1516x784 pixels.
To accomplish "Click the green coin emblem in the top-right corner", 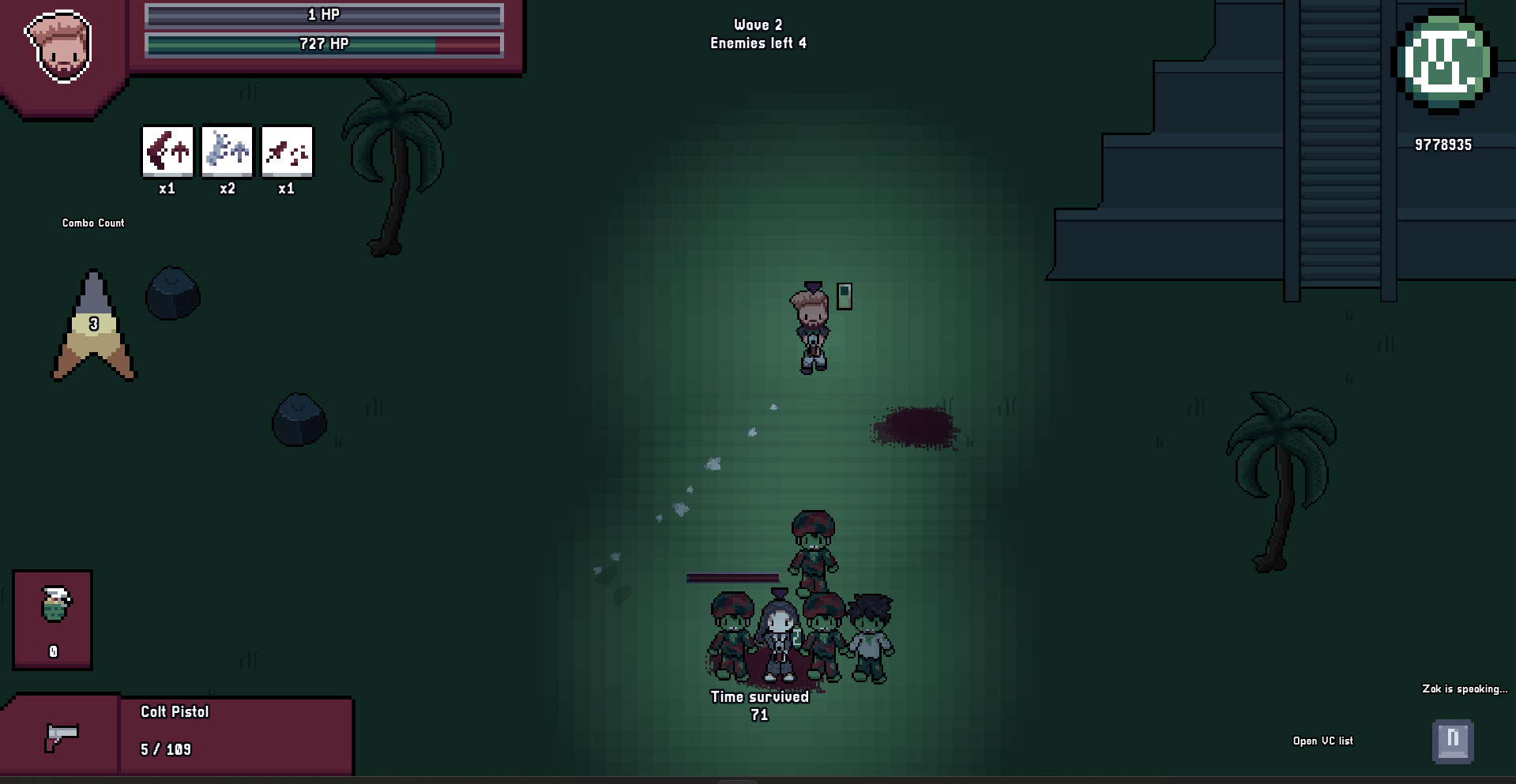I will coord(1444,63).
